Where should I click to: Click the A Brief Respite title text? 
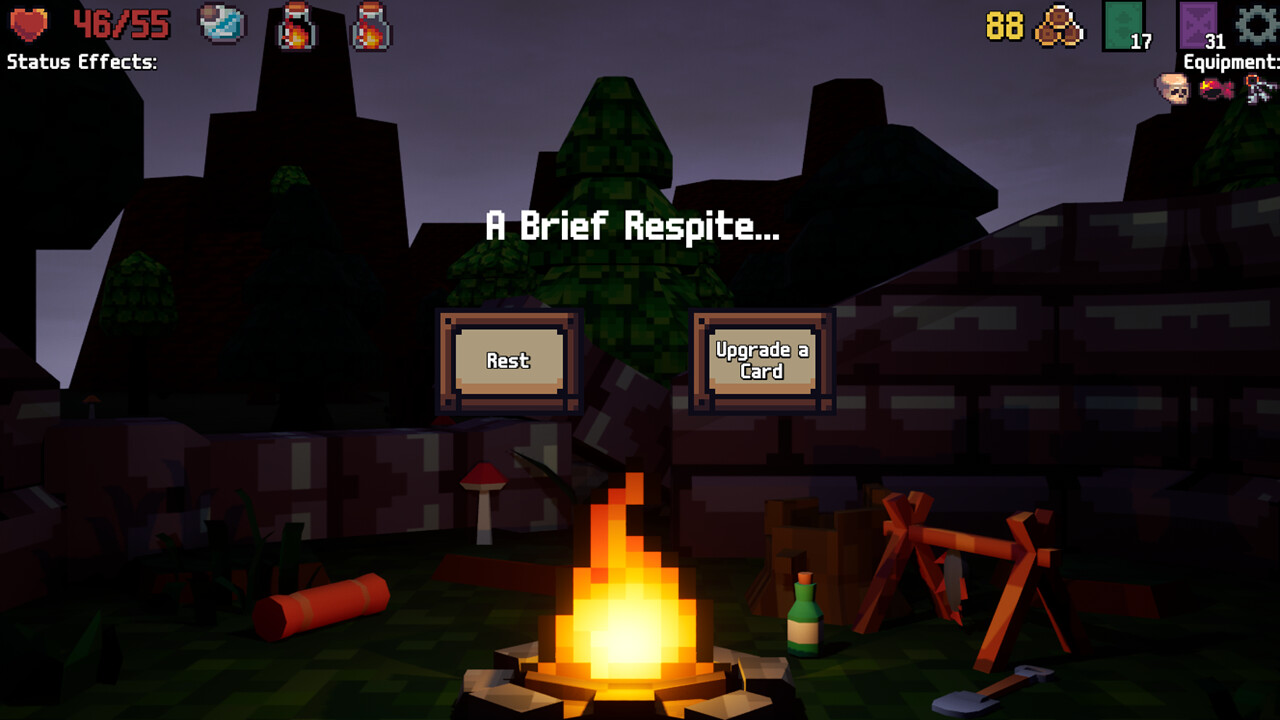(633, 226)
